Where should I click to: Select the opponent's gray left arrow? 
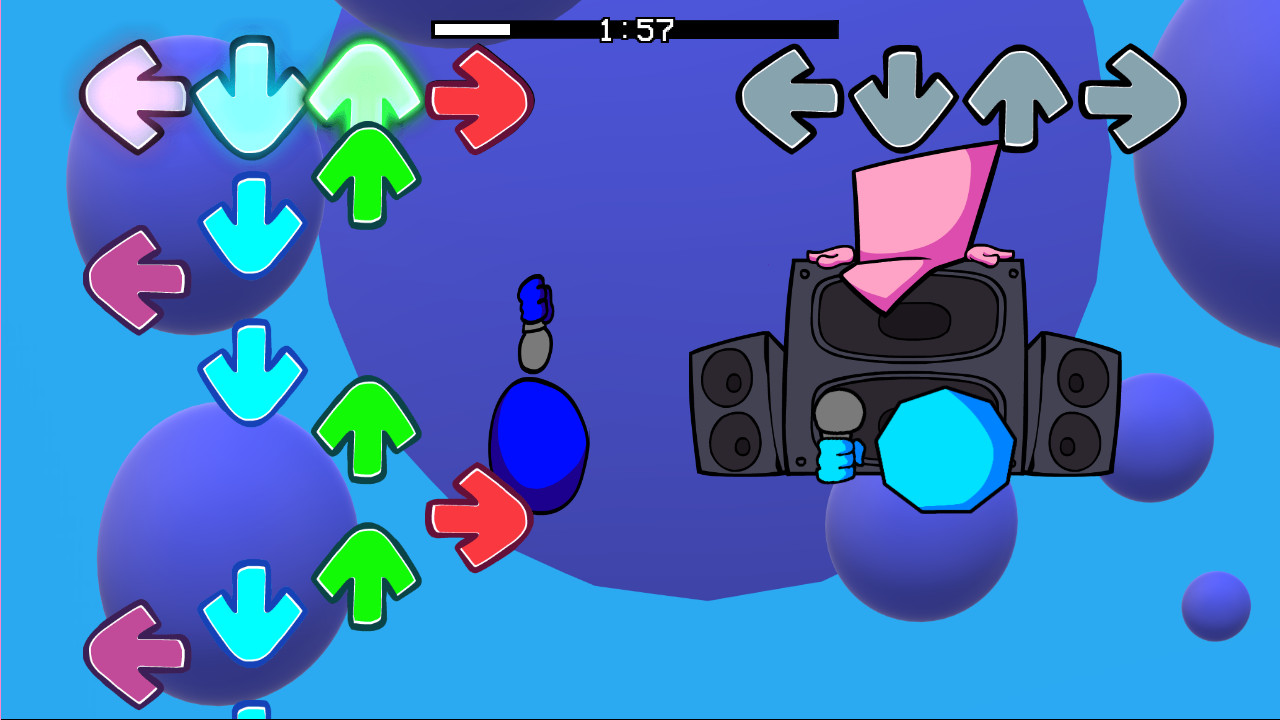[790, 95]
